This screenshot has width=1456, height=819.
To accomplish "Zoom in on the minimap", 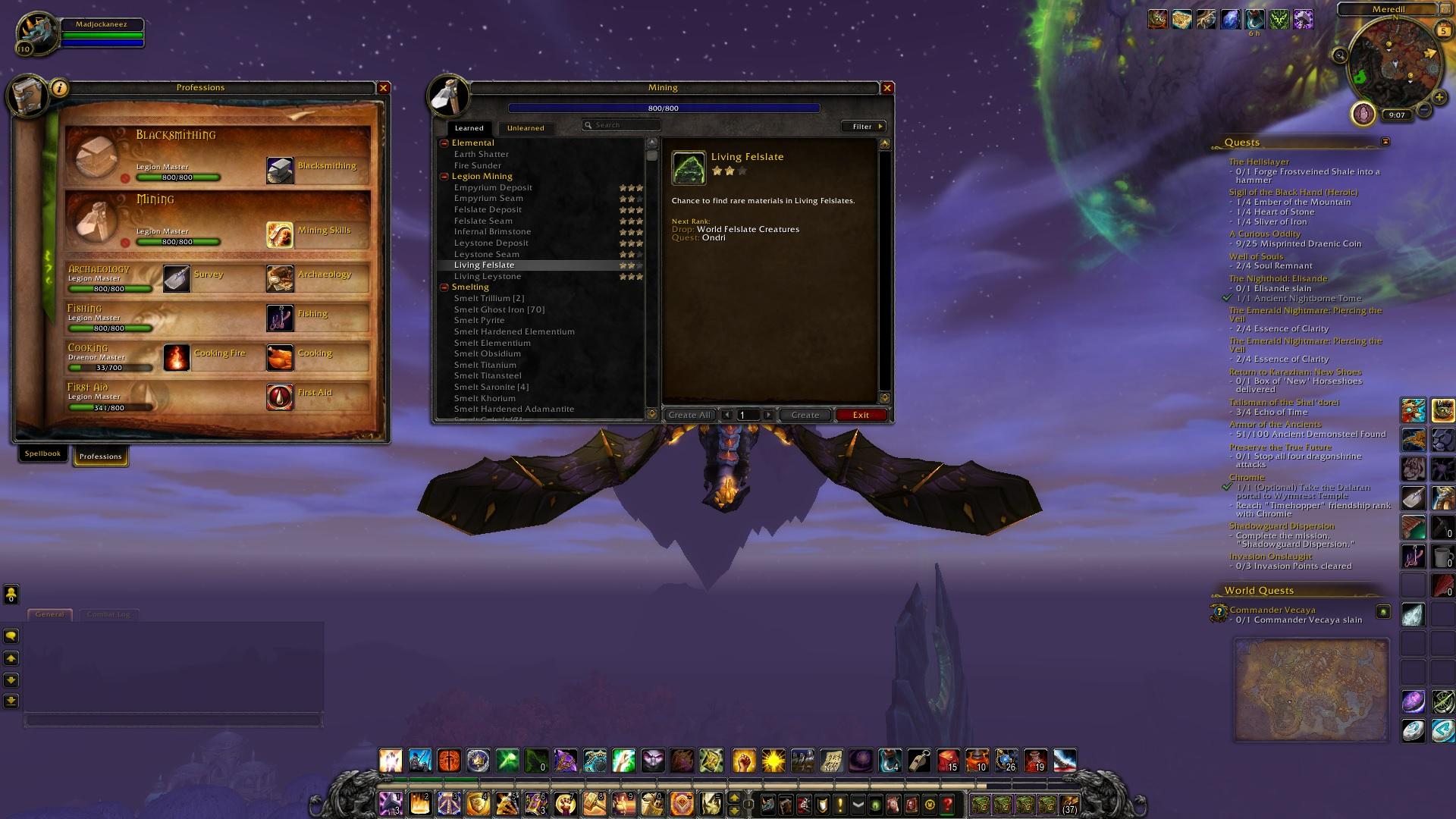I will pyautogui.click(x=1439, y=98).
